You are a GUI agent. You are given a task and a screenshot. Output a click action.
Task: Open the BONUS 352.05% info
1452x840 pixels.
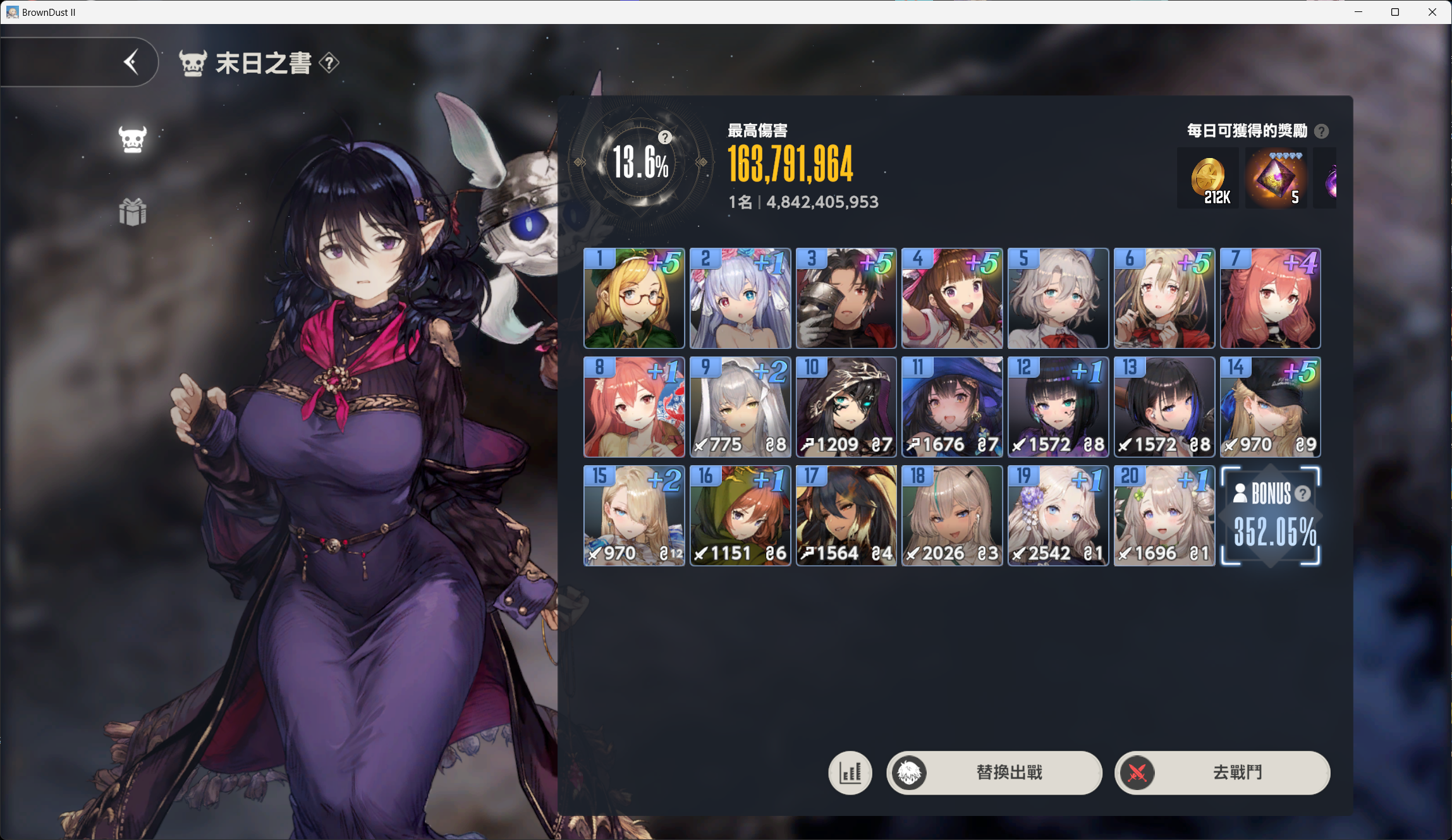pos(1271,516)
